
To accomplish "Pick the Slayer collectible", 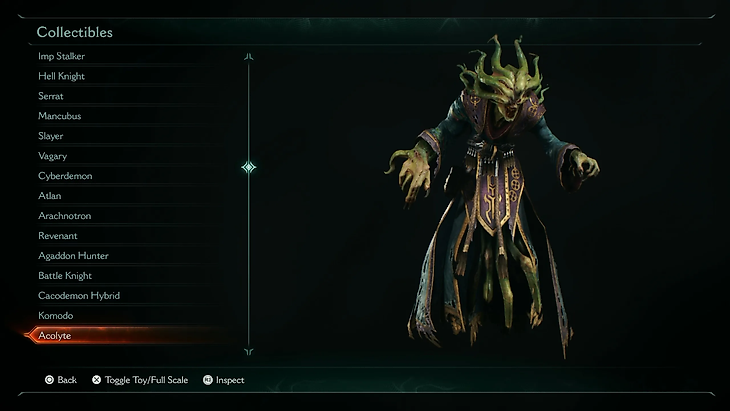I will 51,136.
